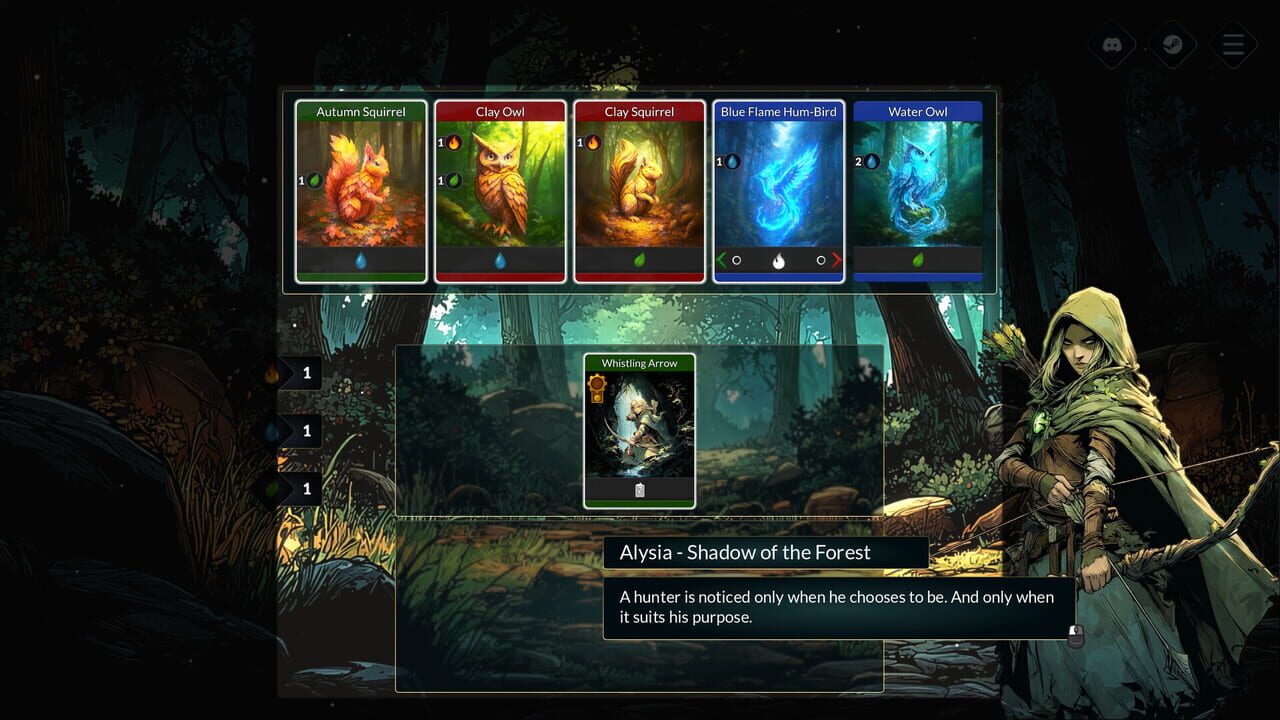Select the leaf icon on Water Owl card

tap(919, 259)
